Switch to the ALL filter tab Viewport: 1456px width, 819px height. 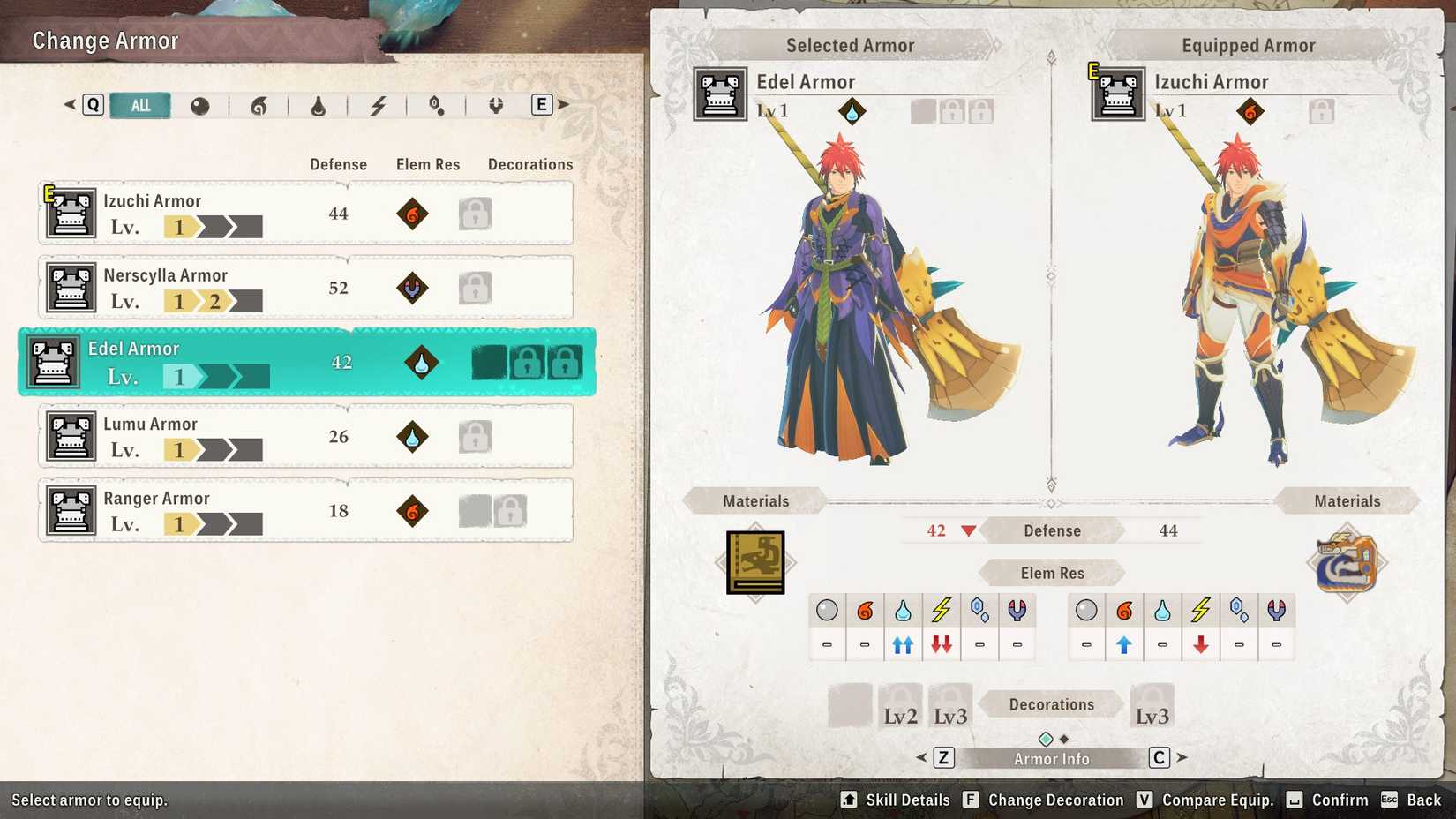tap(140, 105)
